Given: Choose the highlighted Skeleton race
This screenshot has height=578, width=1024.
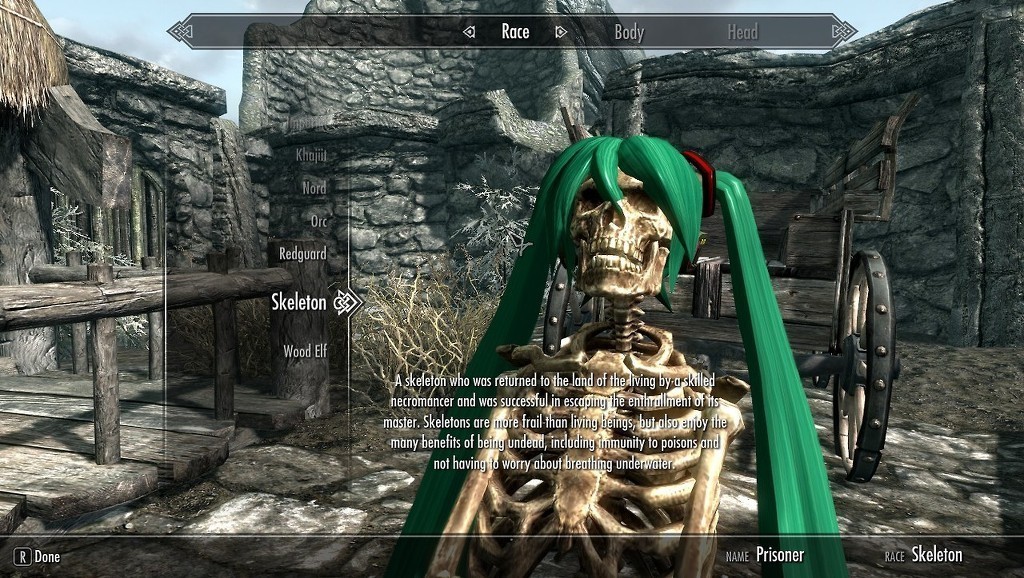Looking at the screenshot, I should 299,302.
